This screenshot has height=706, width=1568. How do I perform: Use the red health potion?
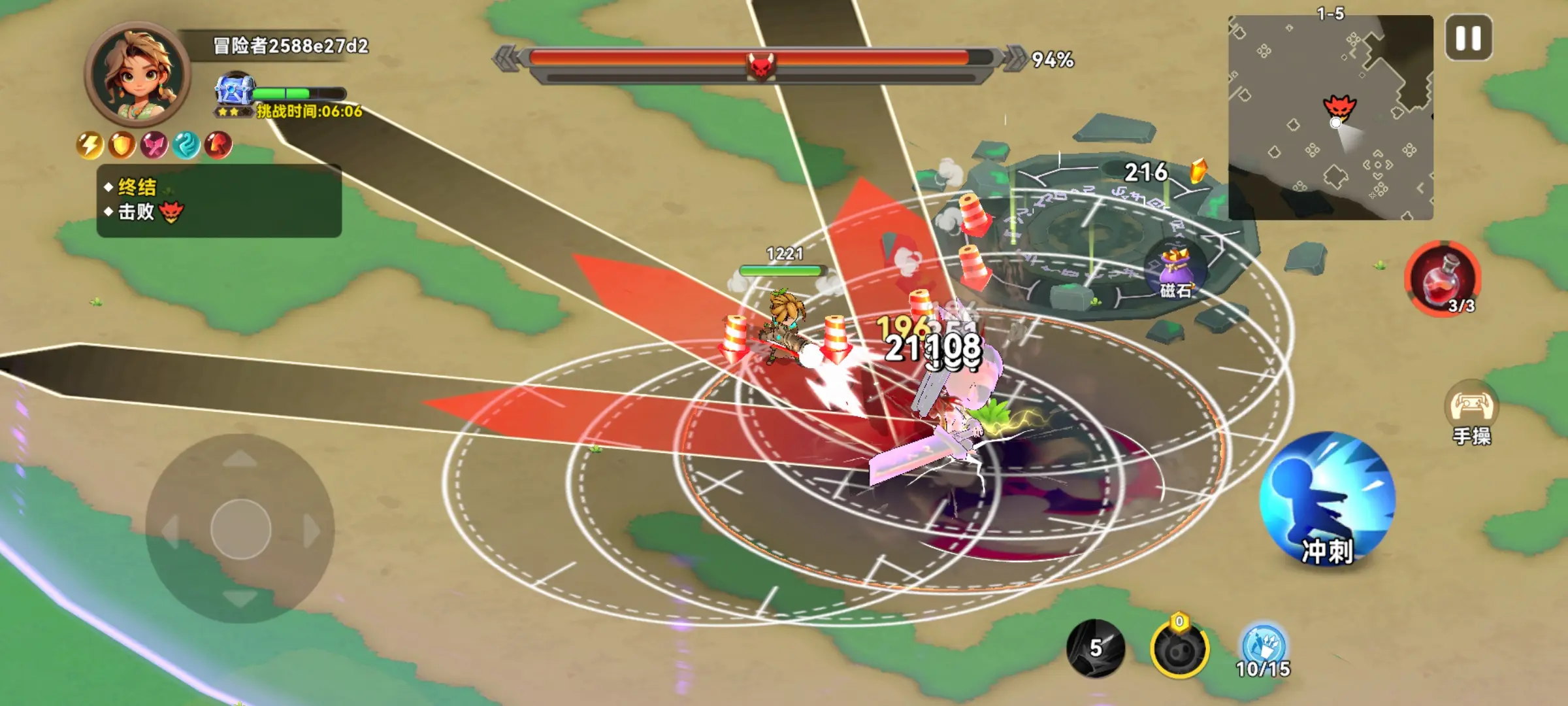1443,279
